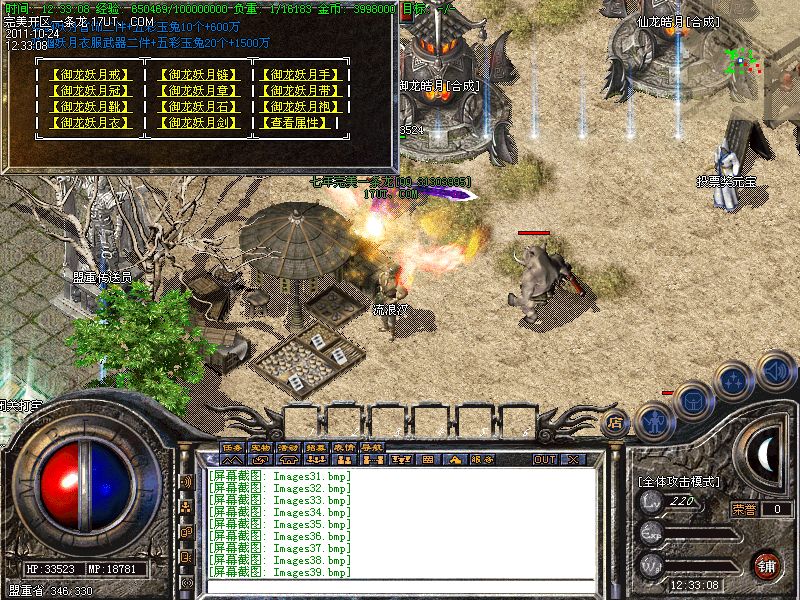Click the OUT logout button
Screen dimensions: 800x600
point(544,460)
